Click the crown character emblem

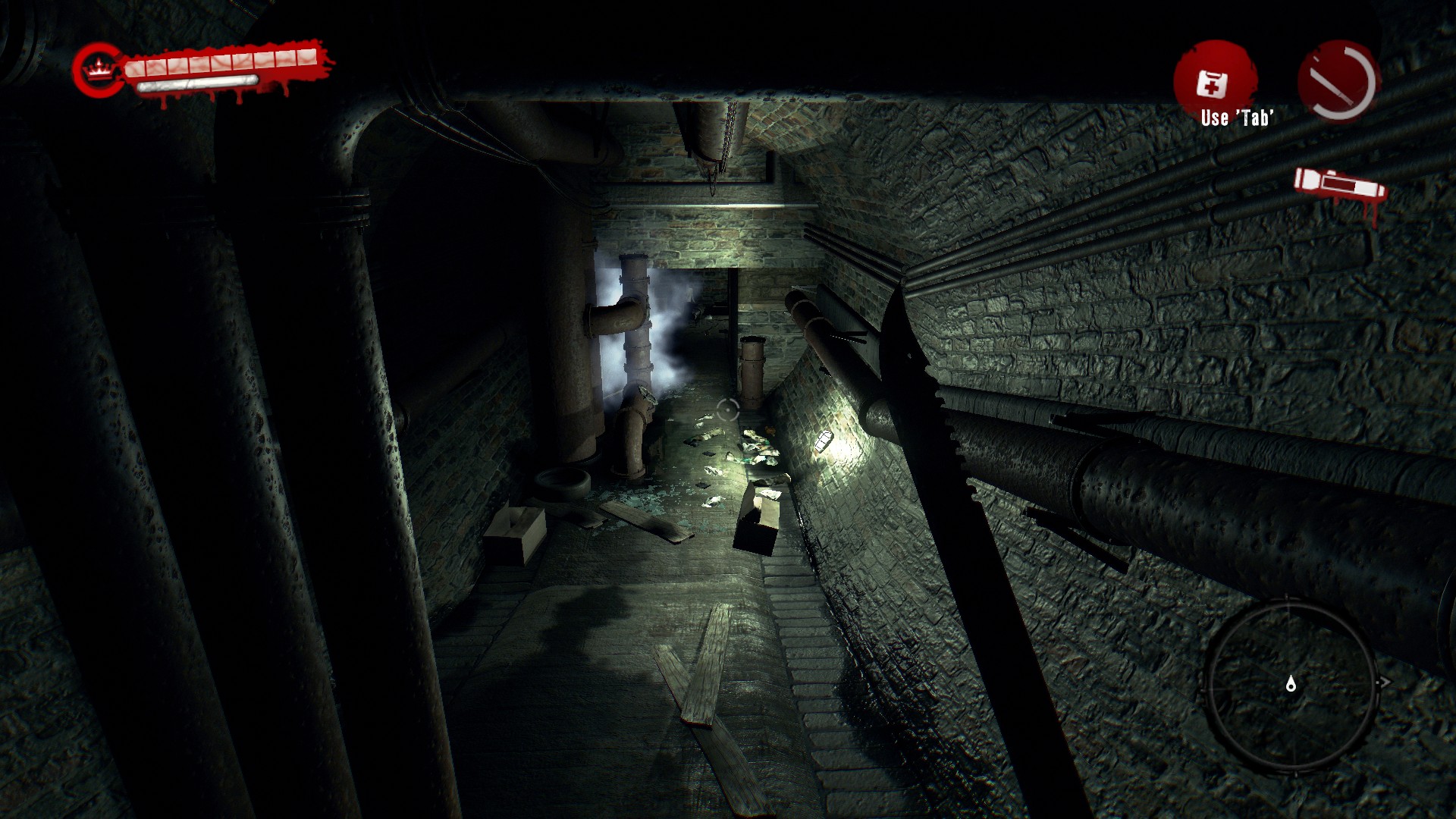point(98,71)
